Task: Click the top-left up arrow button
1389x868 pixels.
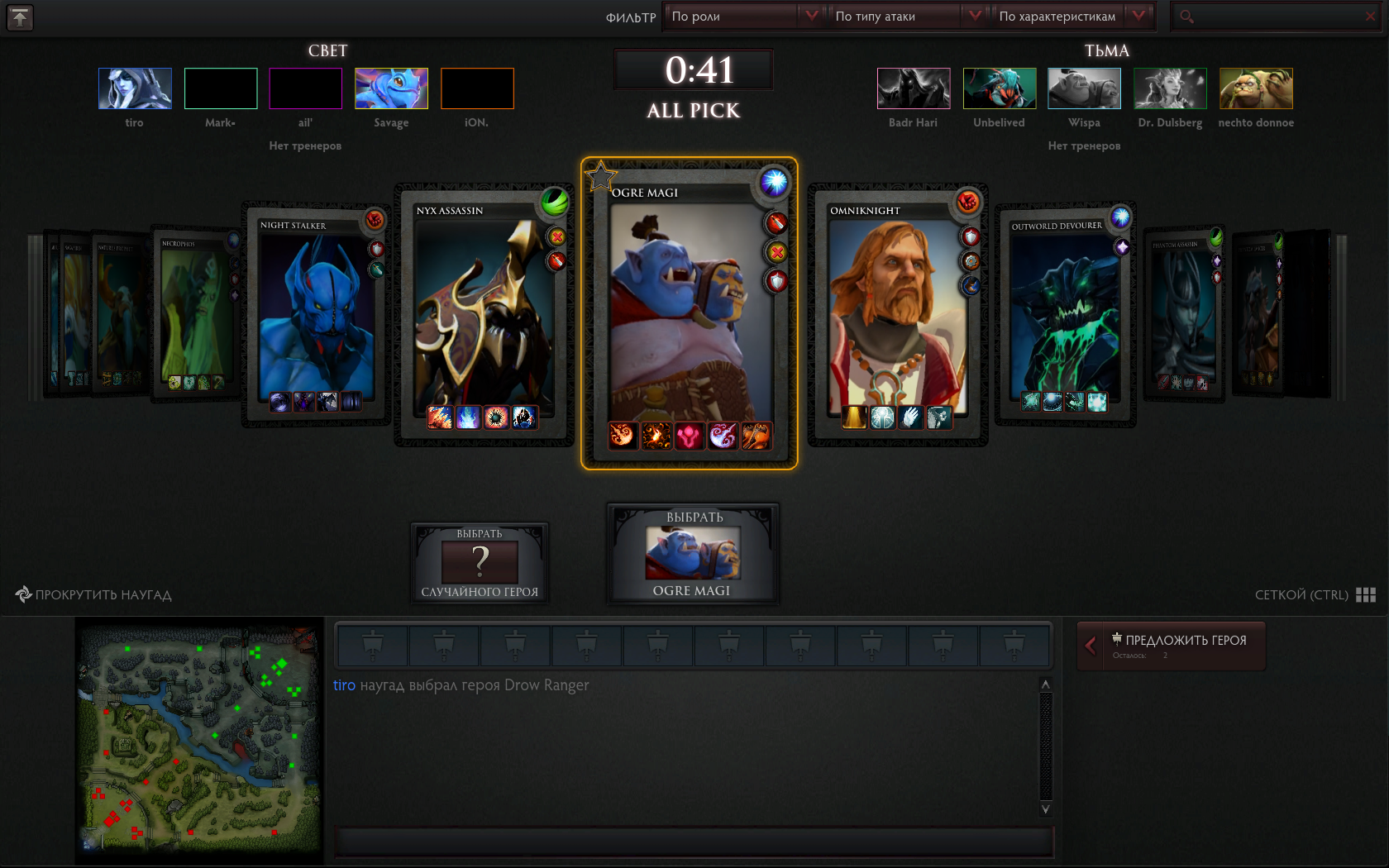Action: [x=20, y=17]
